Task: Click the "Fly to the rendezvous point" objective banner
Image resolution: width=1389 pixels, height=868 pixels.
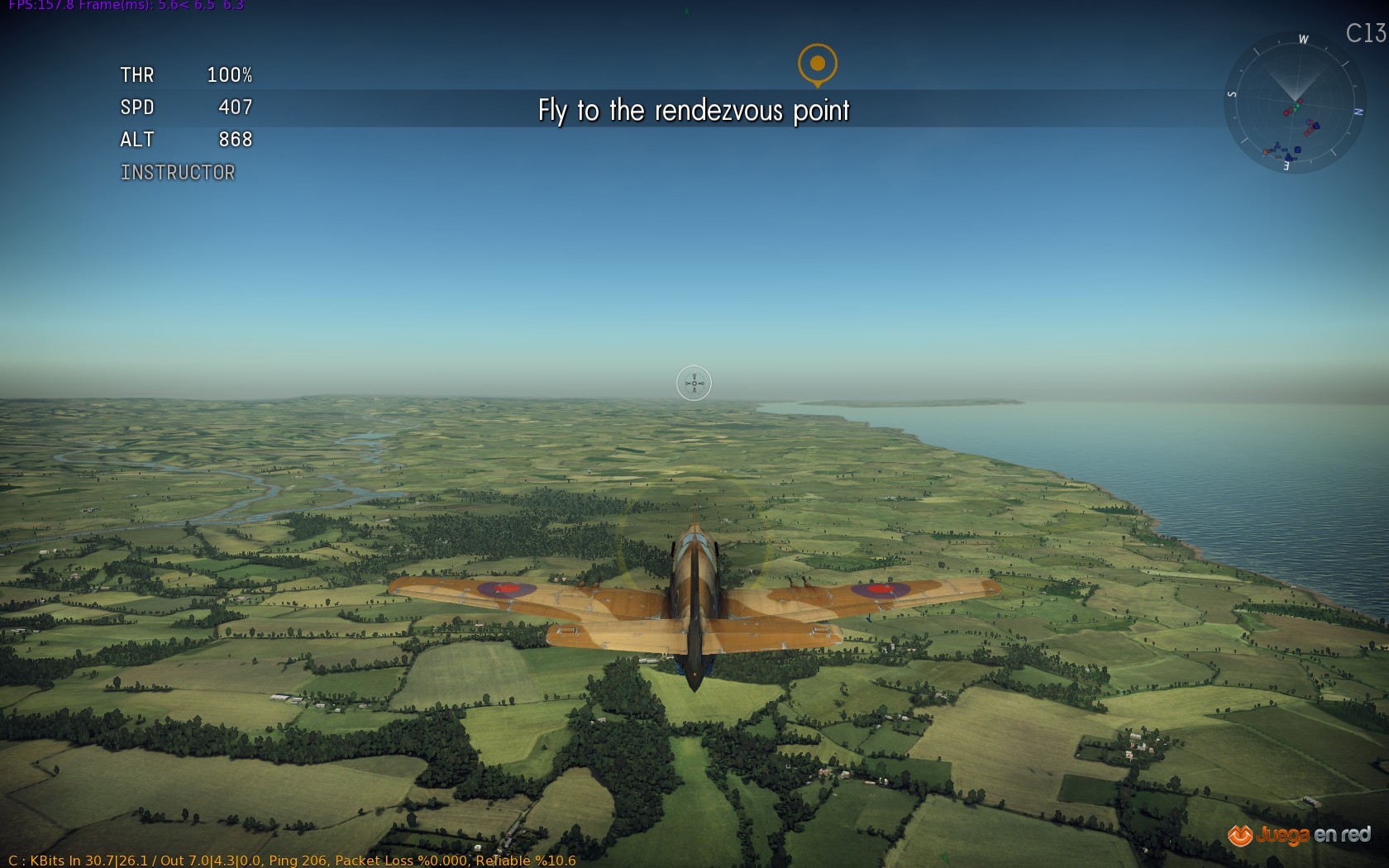Action: point(693,110)
